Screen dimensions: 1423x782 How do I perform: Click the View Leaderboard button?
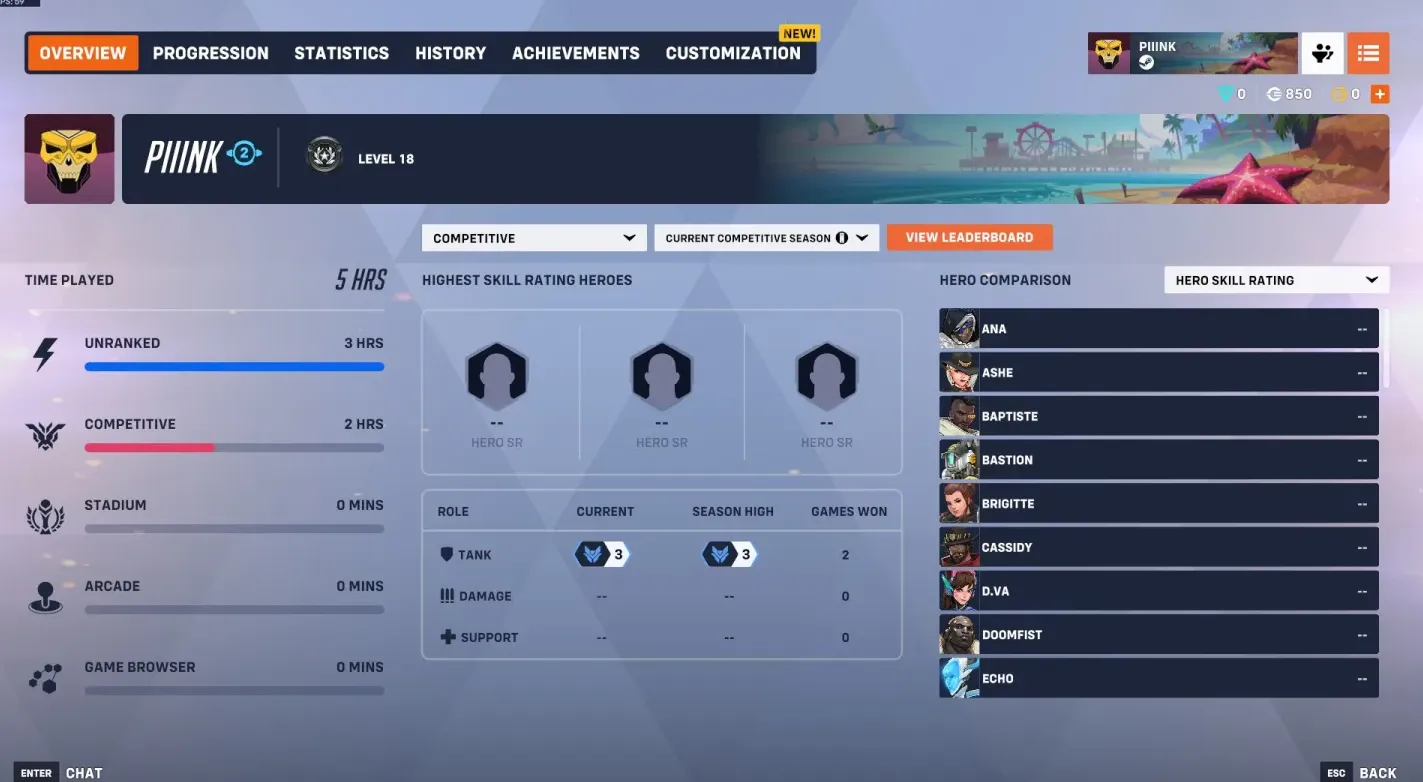pyautogui.click(x=969, y=237)
